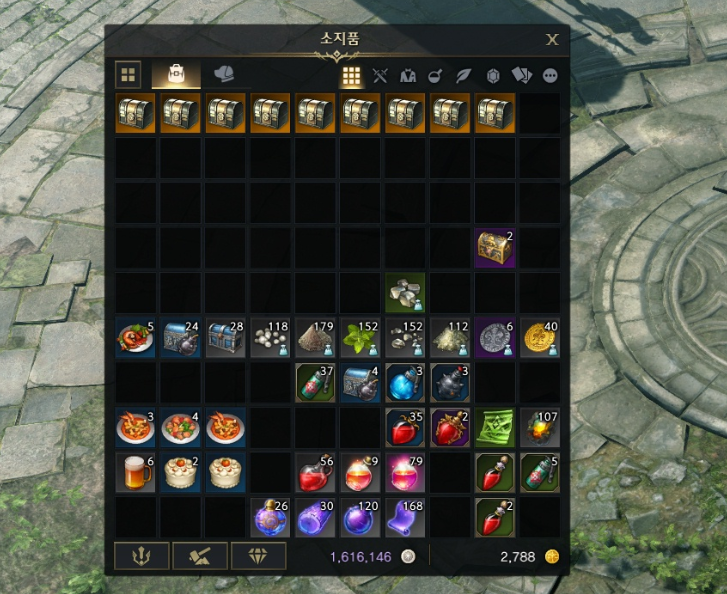Show the cards category filter
Viewport: 727px width, 594px height.
point(521,75)
